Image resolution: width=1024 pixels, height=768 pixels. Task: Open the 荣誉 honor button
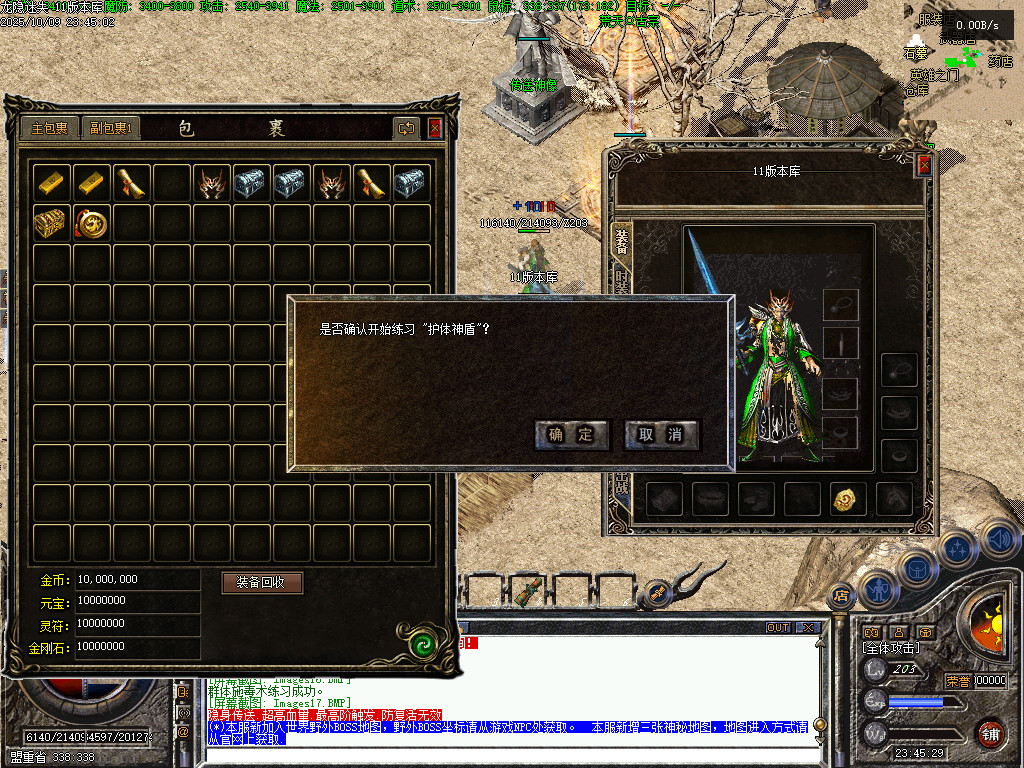coord(958,681)
